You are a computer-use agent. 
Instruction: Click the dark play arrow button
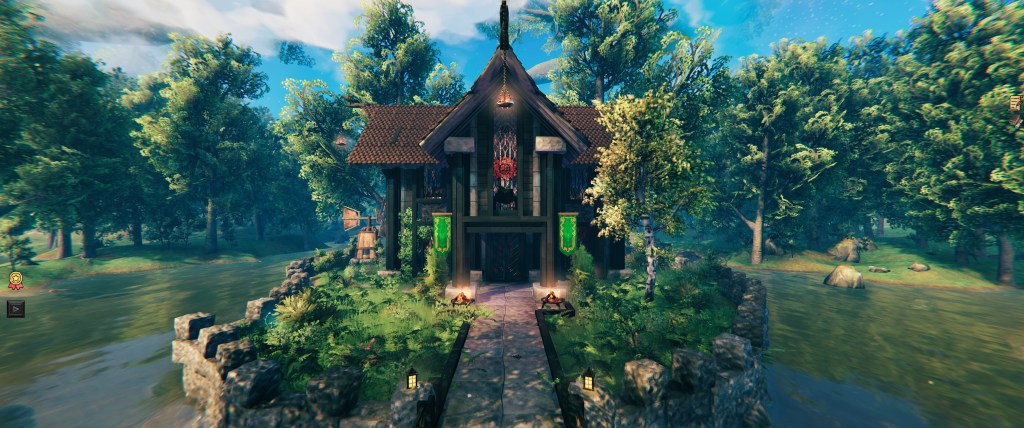tap(15, 308)
